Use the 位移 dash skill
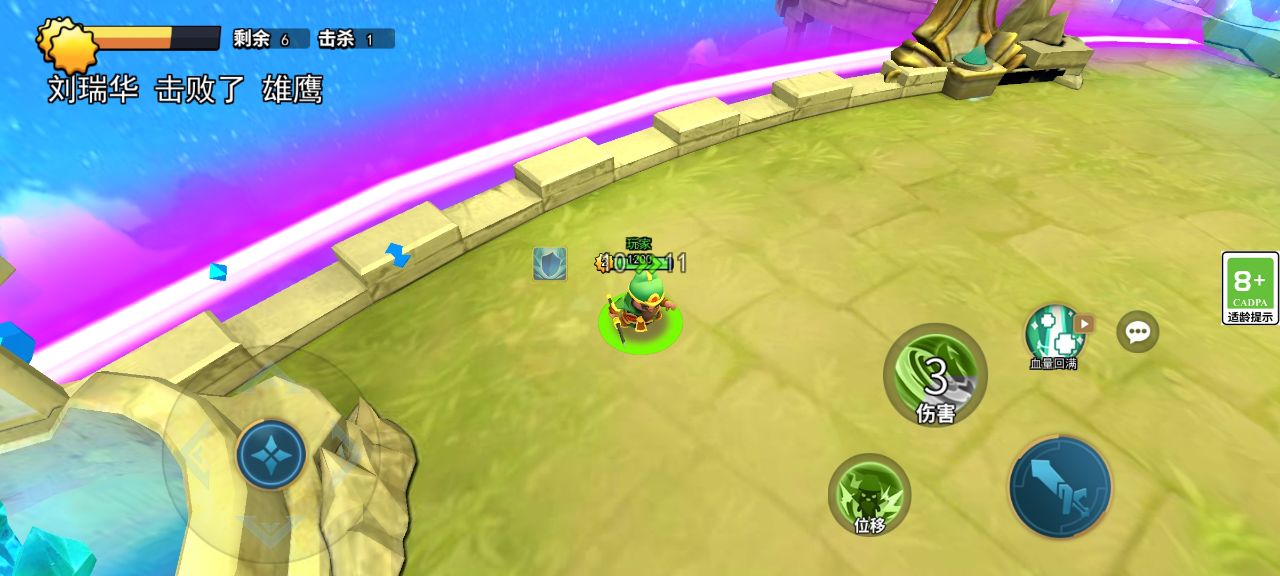Image resolution: width=1280 pixels, height=576 pixels. 869,494
